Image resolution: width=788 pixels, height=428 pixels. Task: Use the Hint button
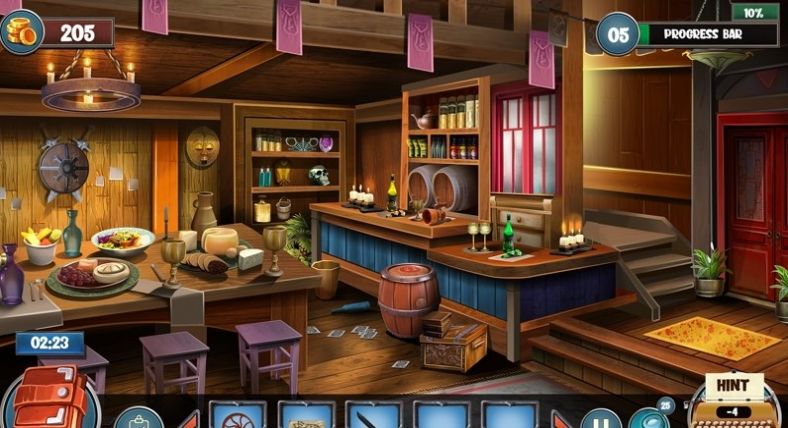[734, 397]
